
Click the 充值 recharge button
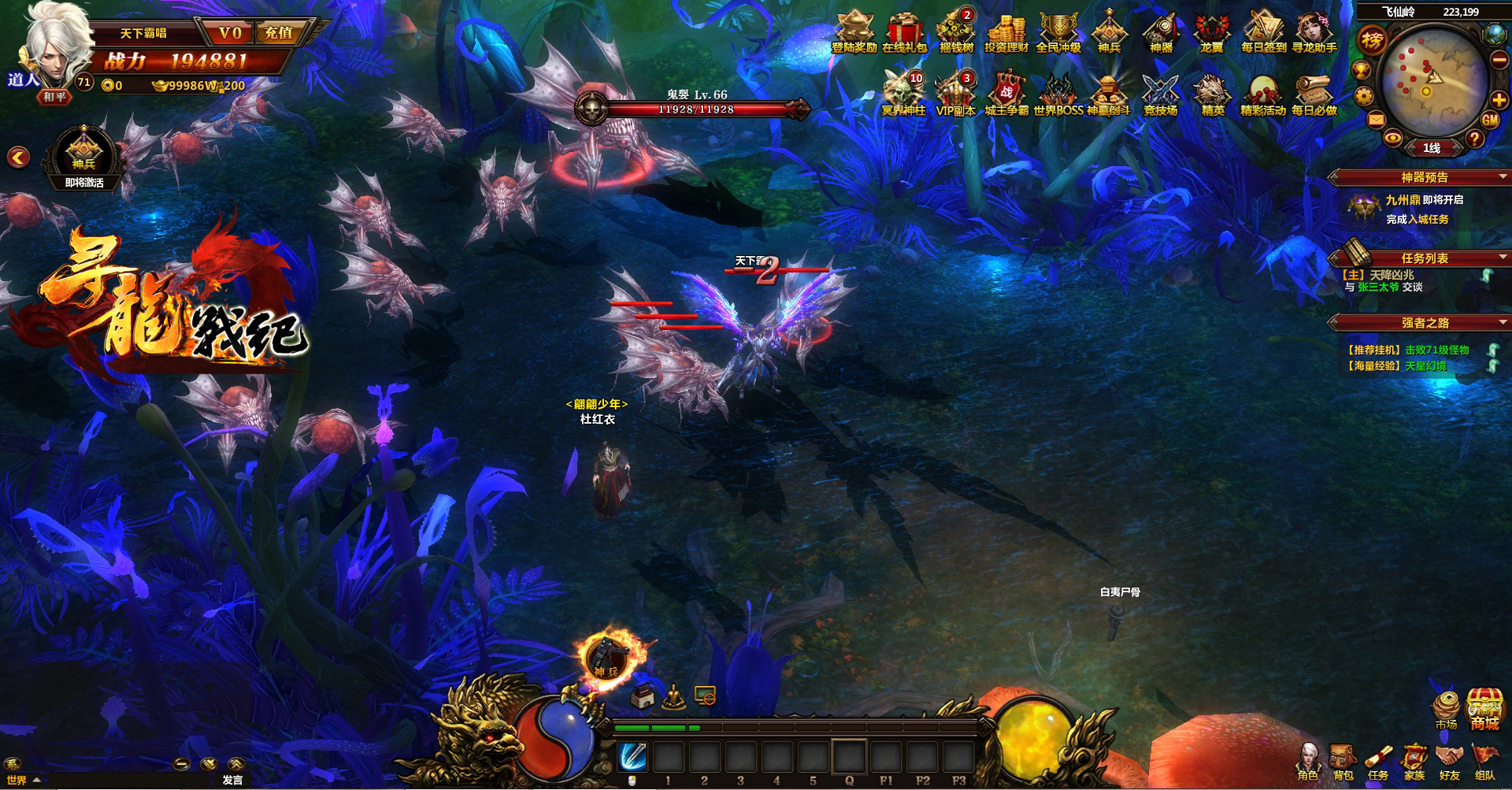coord(279,33)
